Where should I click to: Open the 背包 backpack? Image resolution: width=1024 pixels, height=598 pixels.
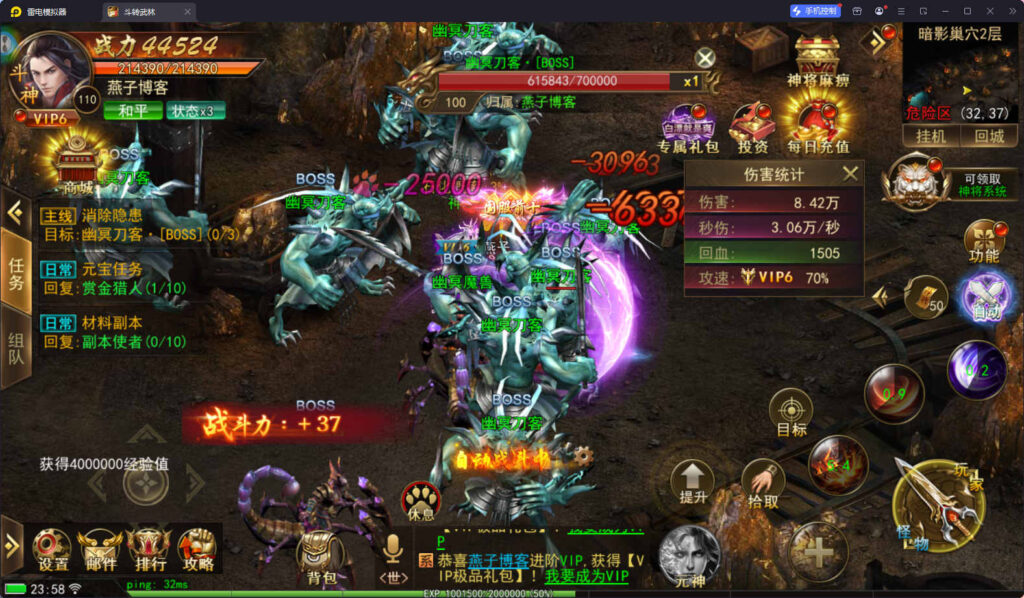tap(321, 556)
